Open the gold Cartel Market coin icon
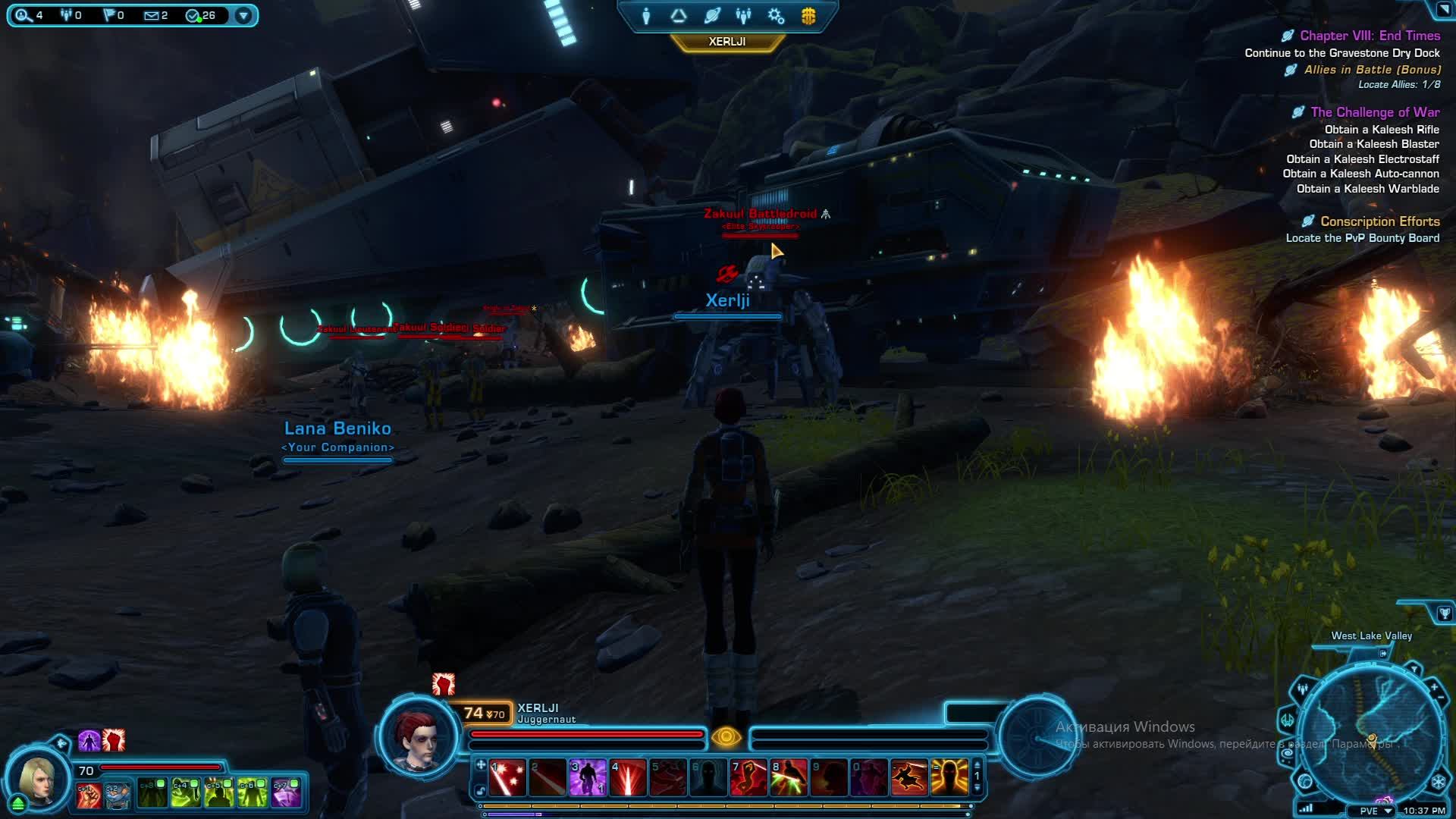1456x819 pixels. (808, 16)
